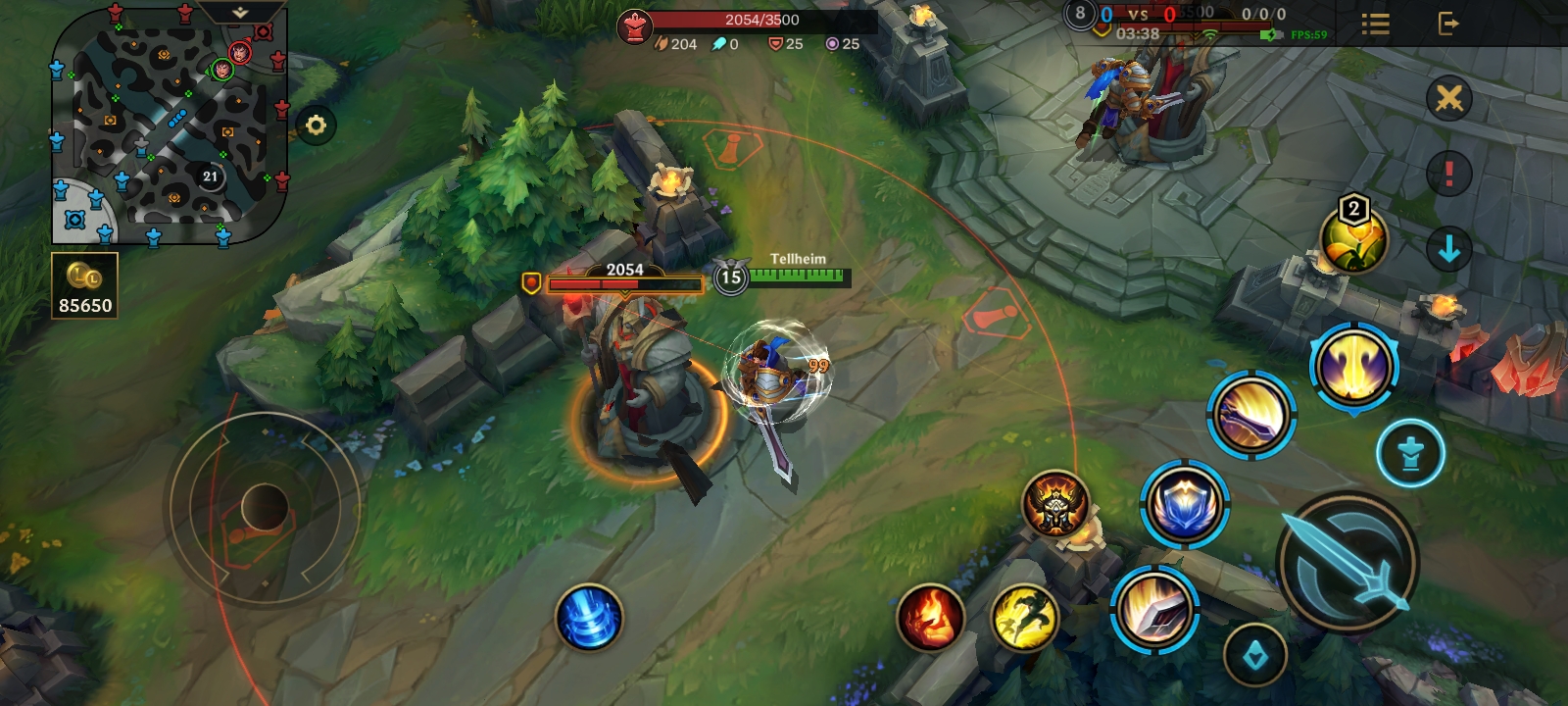Activate the blue shield Courage ability

coord(1185,504)
